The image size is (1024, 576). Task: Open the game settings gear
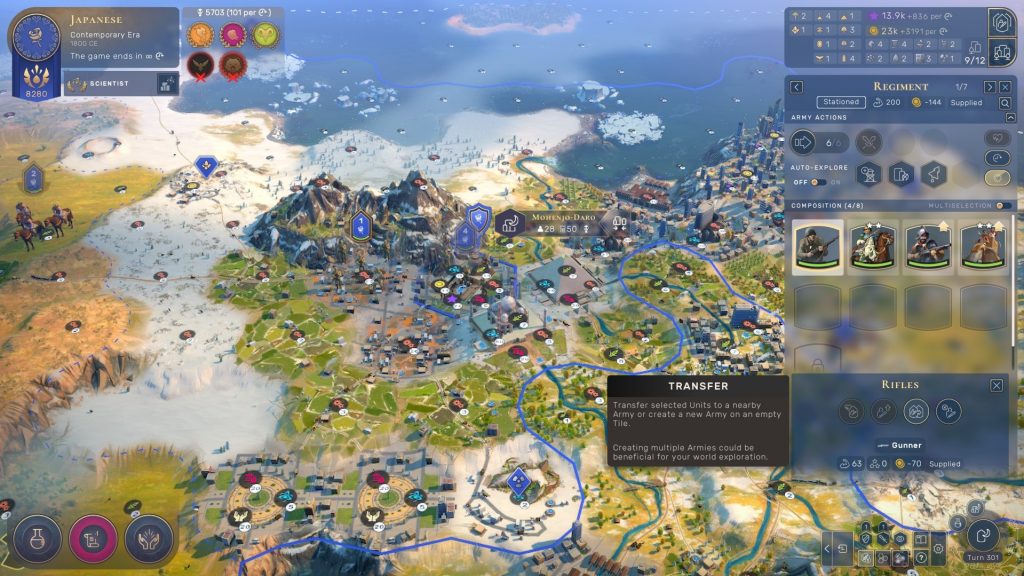click(937, 548)
